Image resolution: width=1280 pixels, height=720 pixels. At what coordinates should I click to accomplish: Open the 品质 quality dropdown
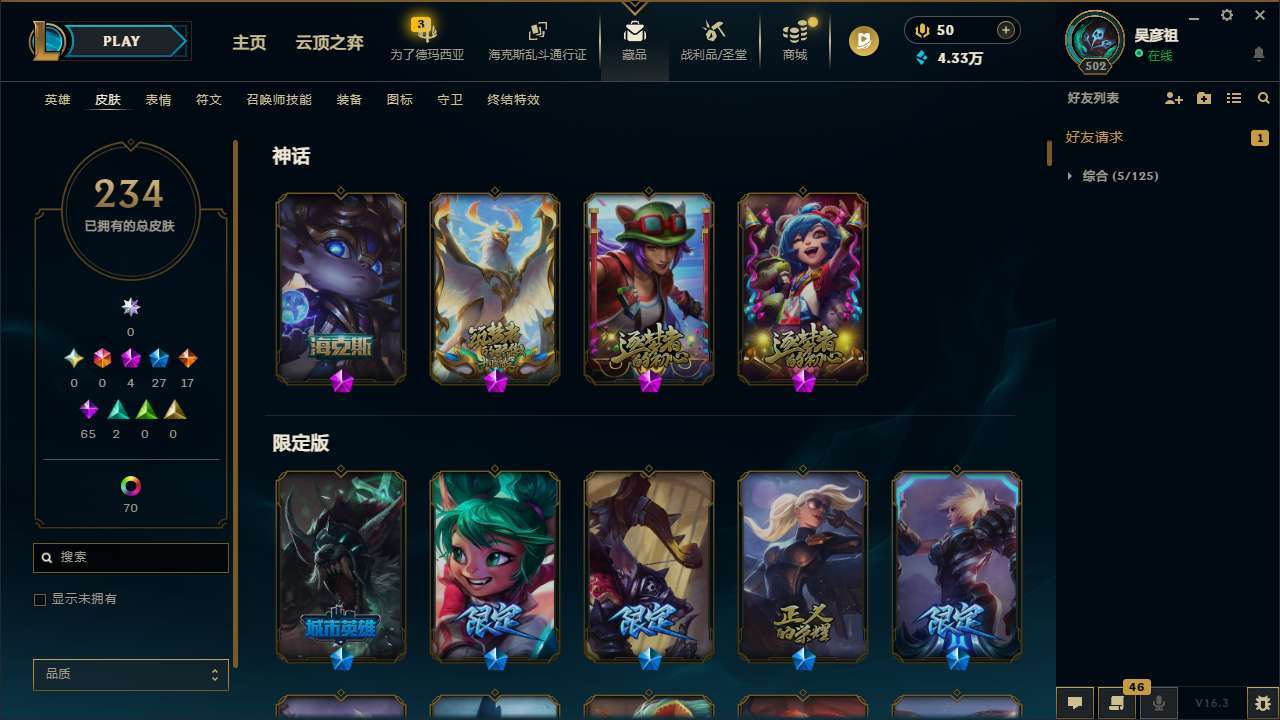click(x=130, y=674)
